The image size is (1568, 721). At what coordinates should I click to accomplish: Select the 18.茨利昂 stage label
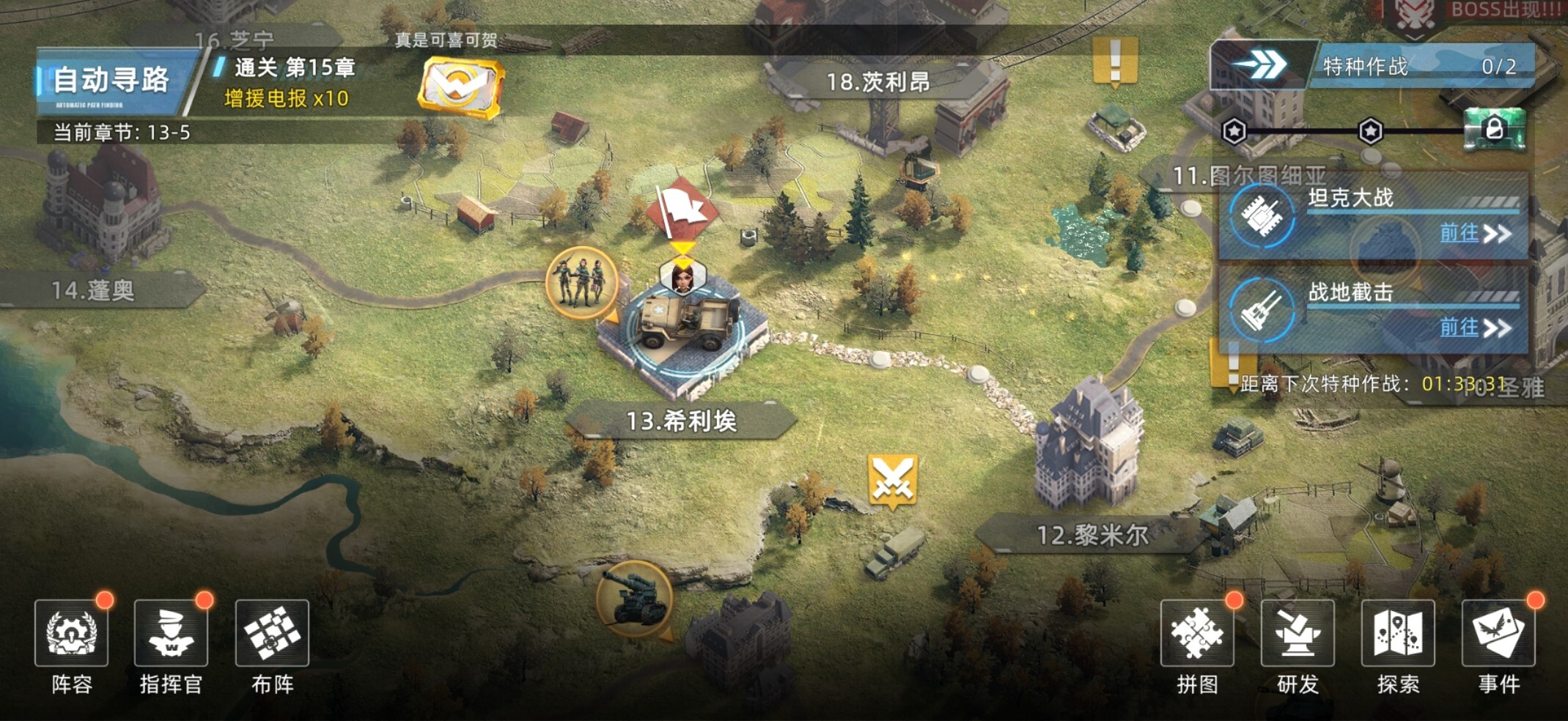pos(877,82)
